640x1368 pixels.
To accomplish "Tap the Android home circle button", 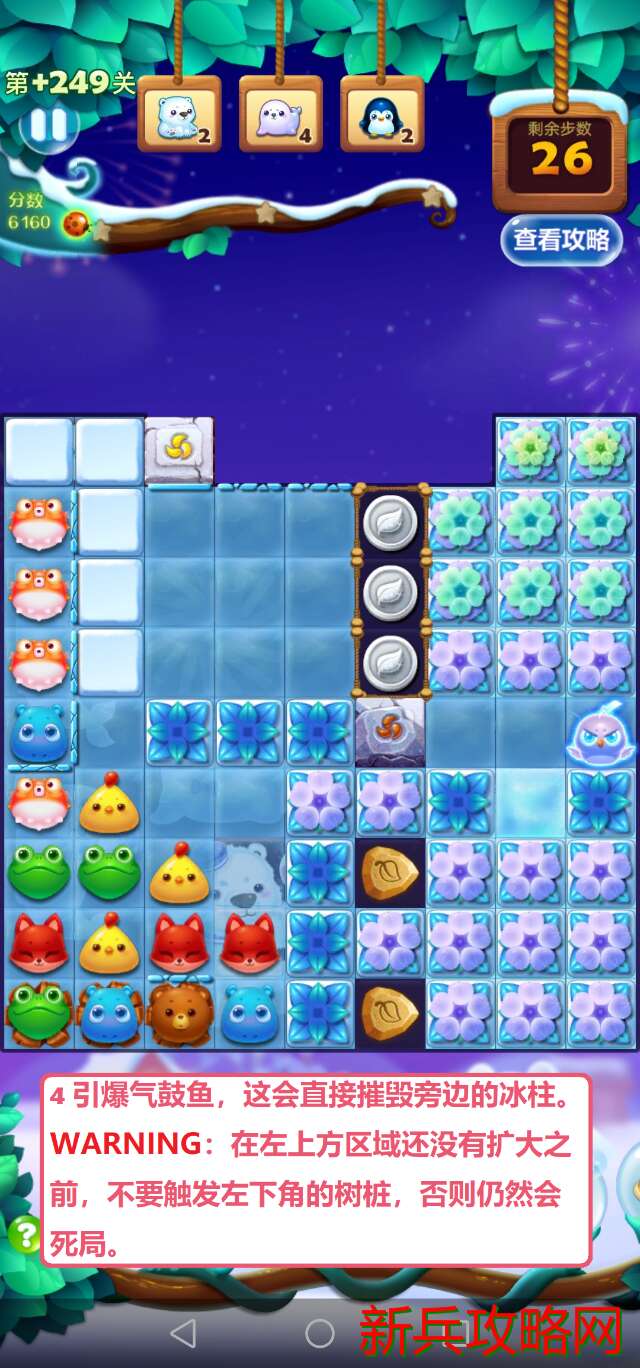I will pyautogui.click(x=320, y=1332).
